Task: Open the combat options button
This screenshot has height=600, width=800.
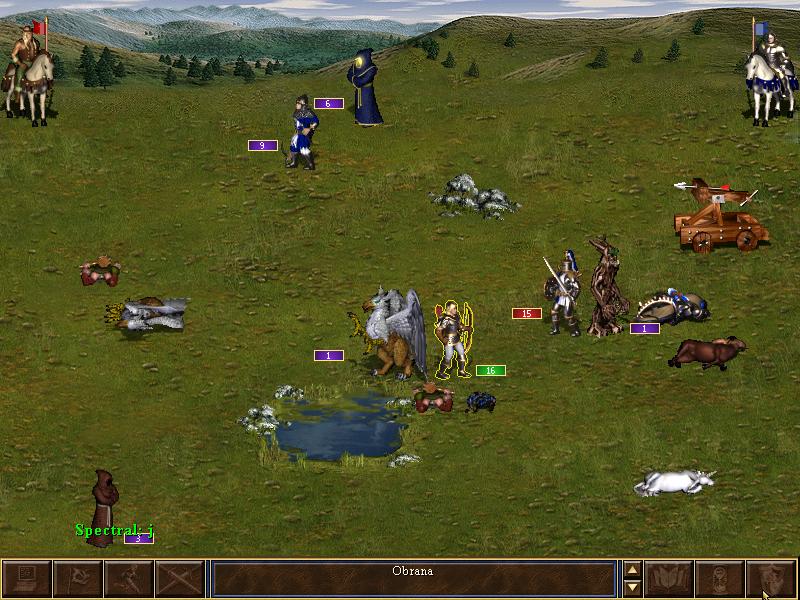Action: pos(27,579)
